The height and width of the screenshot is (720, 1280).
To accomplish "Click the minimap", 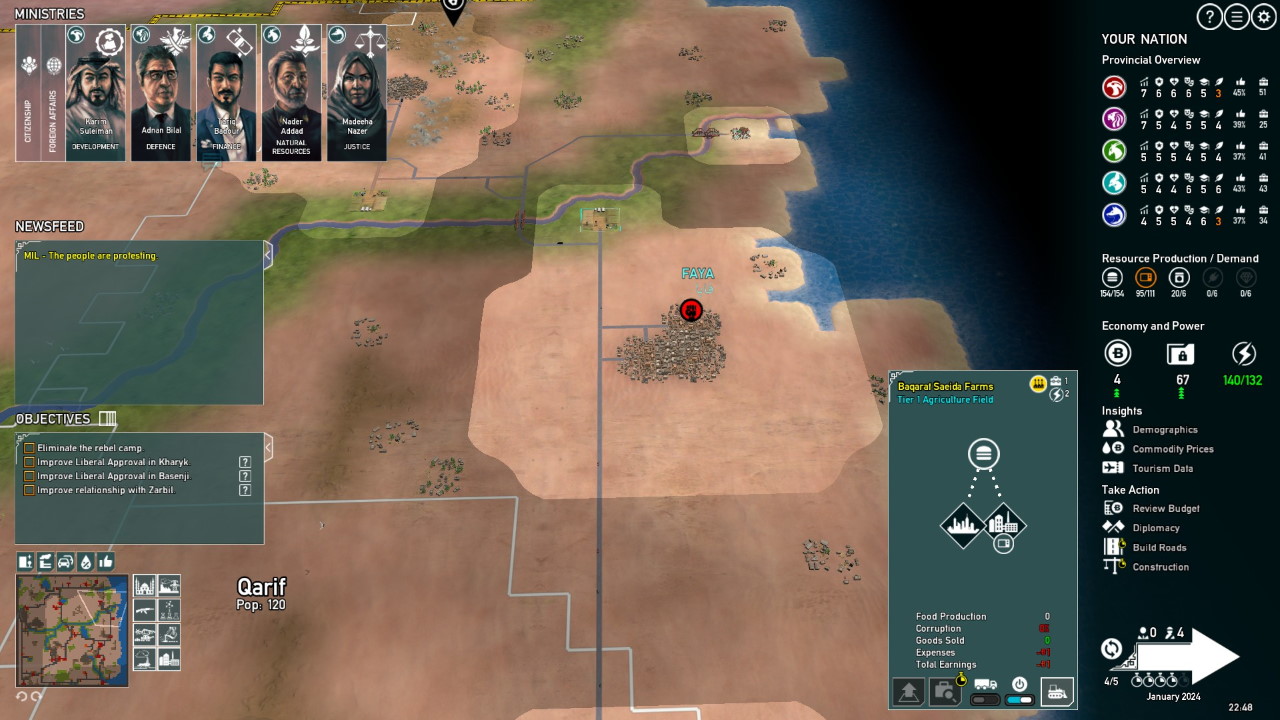I will tap(72, 630).
